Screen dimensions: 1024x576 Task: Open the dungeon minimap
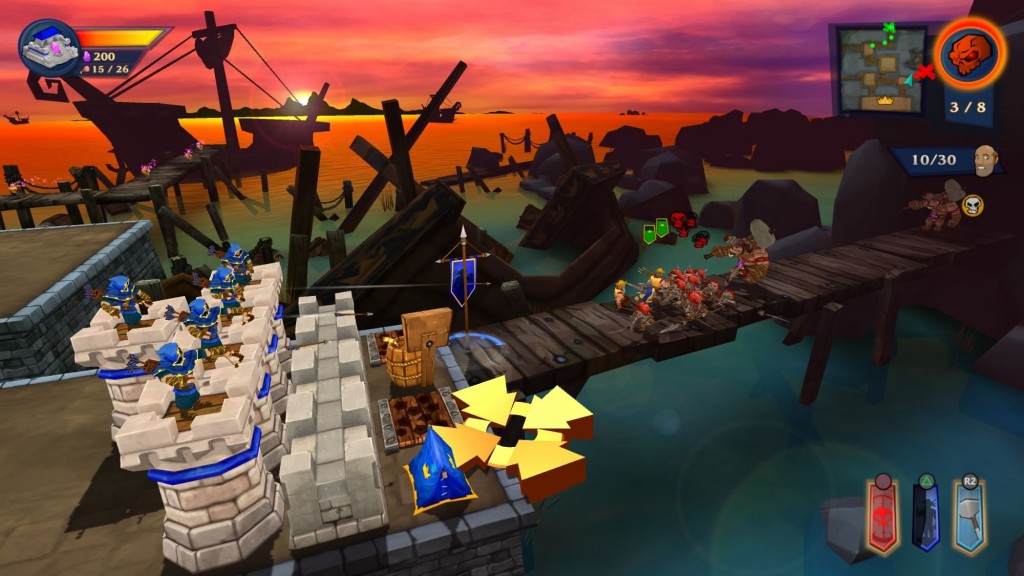click(882, 69)
